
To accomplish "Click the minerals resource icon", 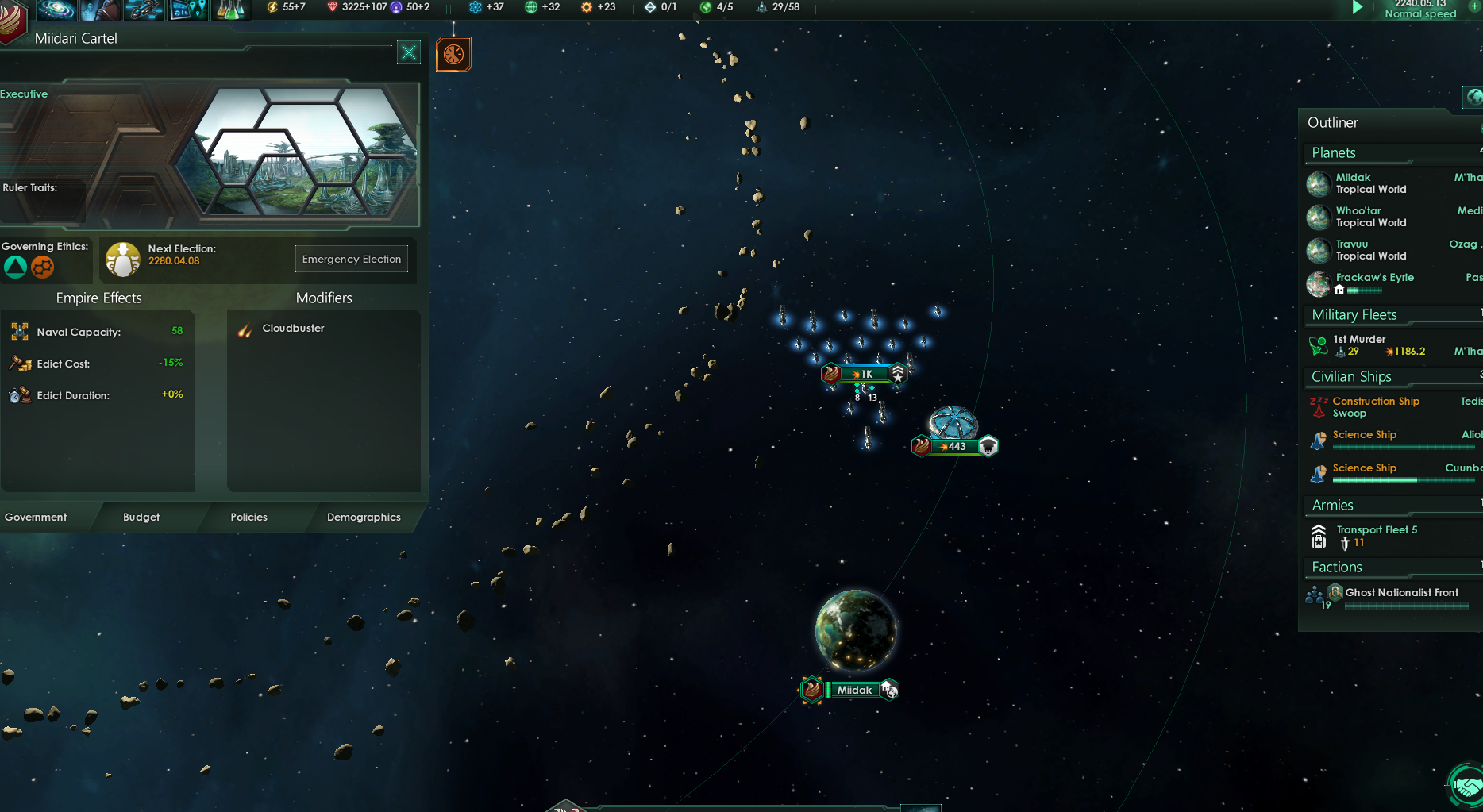I will 333,6.
